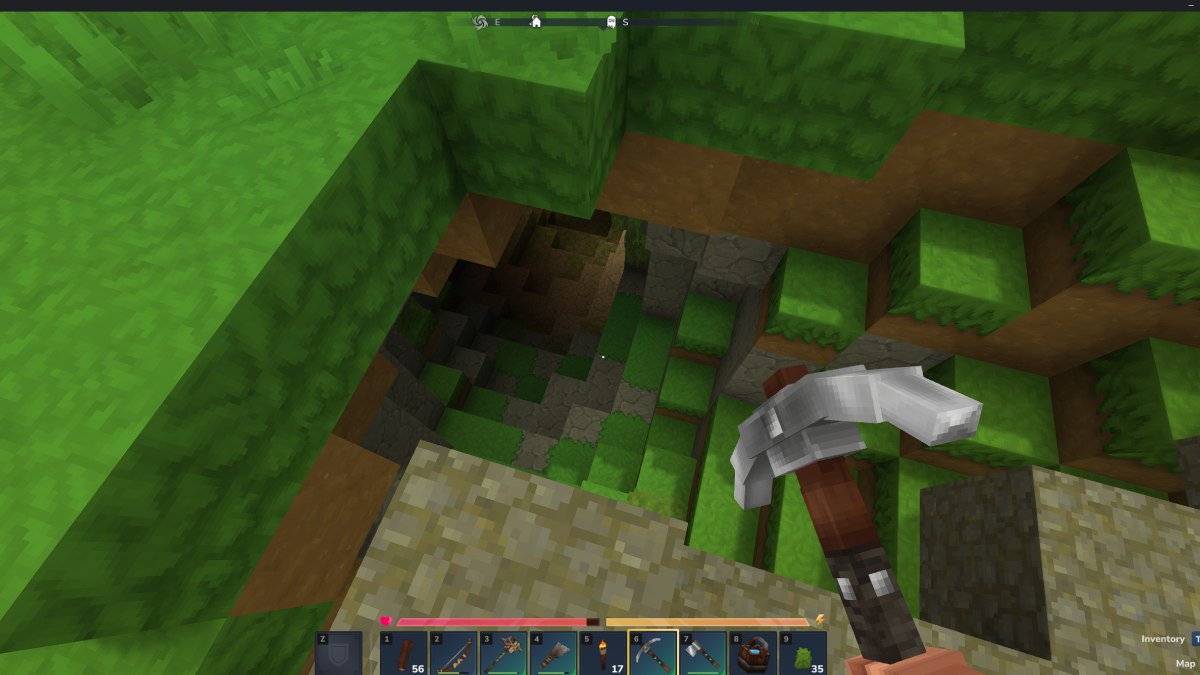Select the water bucket hotbar slot
Image resolution: width=1200 pixels, height=675 pixels.
click(753, 653)
